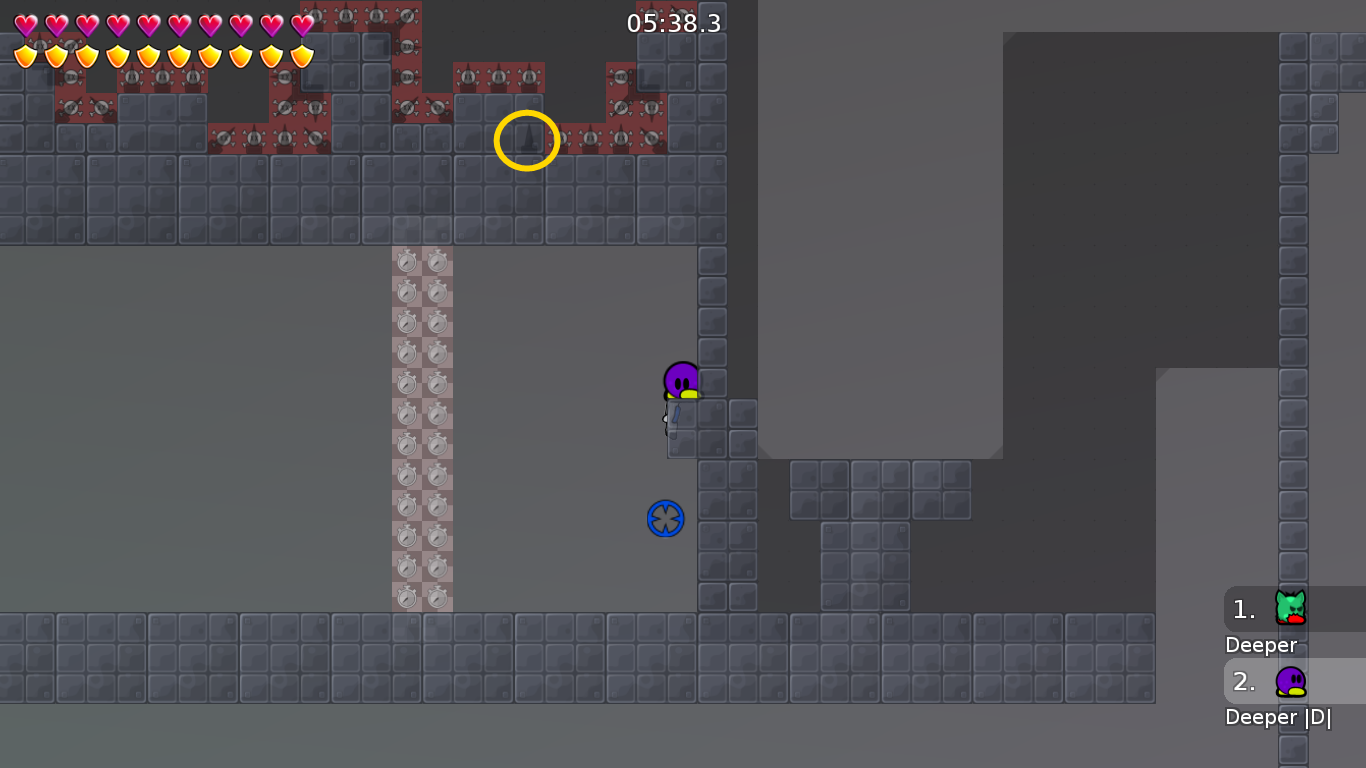
Task: Click rank number 1 on the leaderboard
Action: 1242,608
